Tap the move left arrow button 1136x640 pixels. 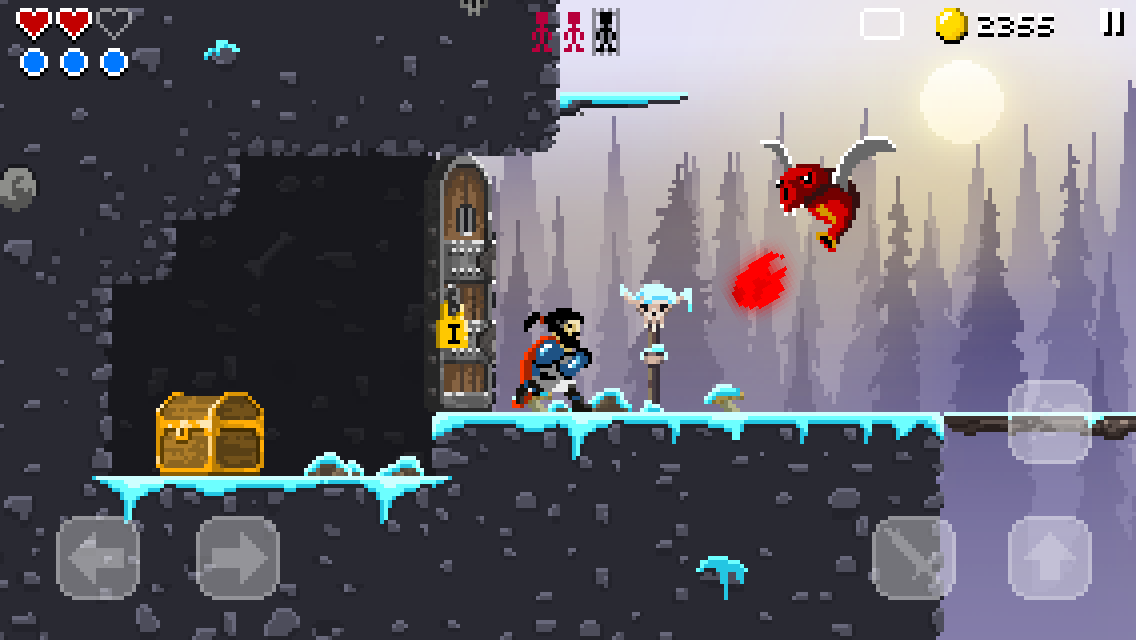[x=98, y=558]
